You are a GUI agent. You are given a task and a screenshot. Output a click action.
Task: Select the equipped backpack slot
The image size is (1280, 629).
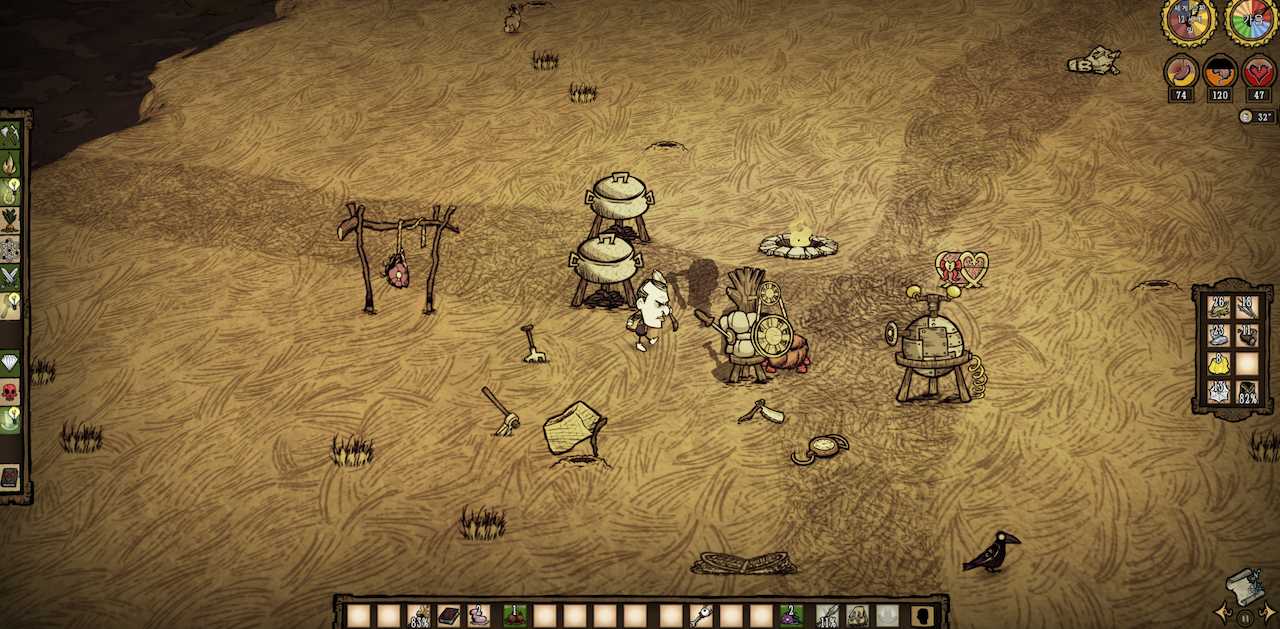pos(857,615)
